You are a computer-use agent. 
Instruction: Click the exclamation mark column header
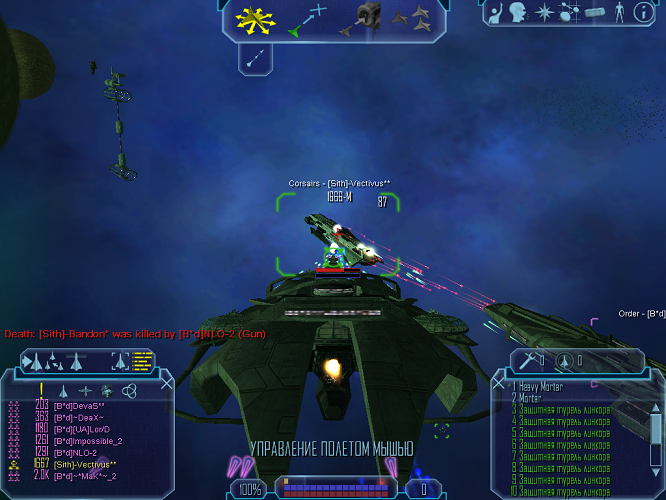pos(41,390)
